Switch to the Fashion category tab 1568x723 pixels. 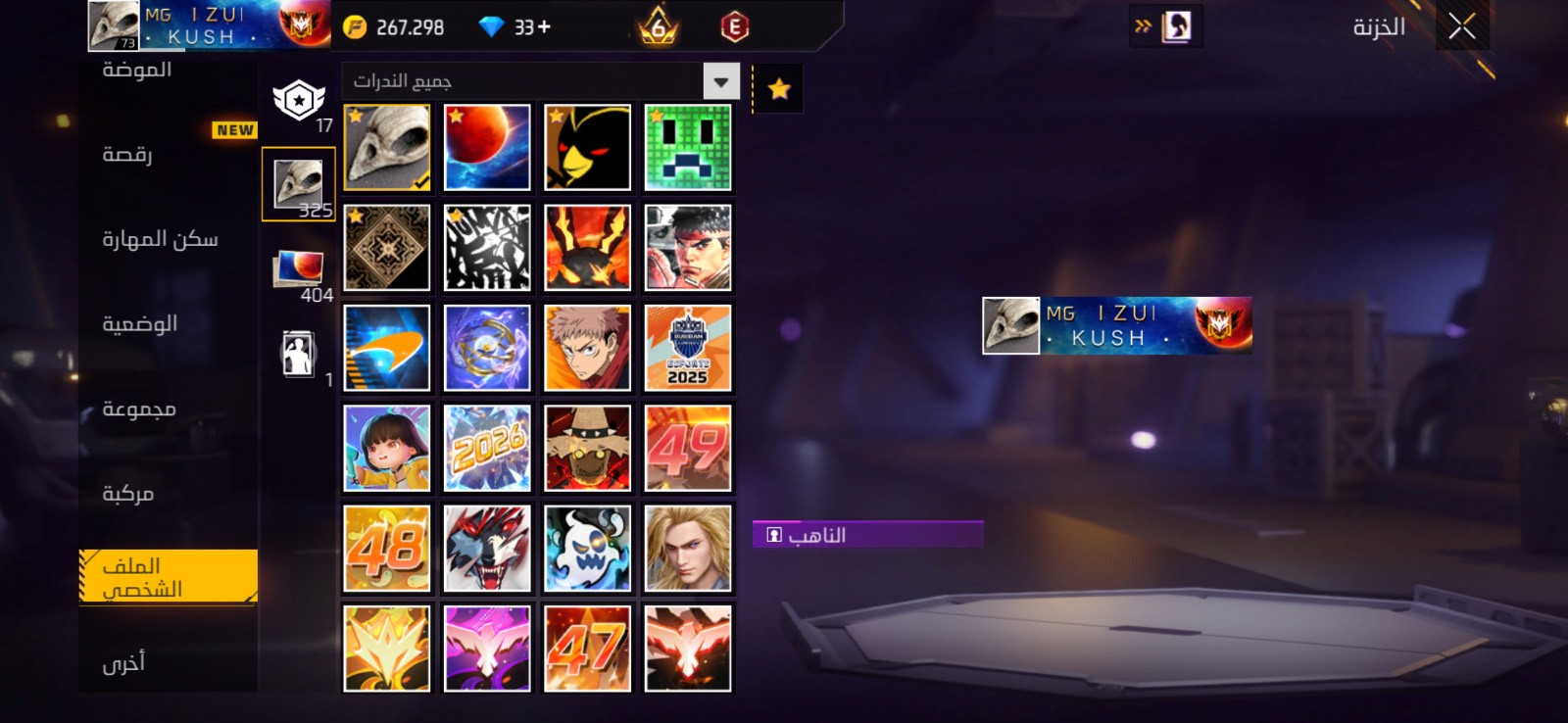tap(137, 70)
